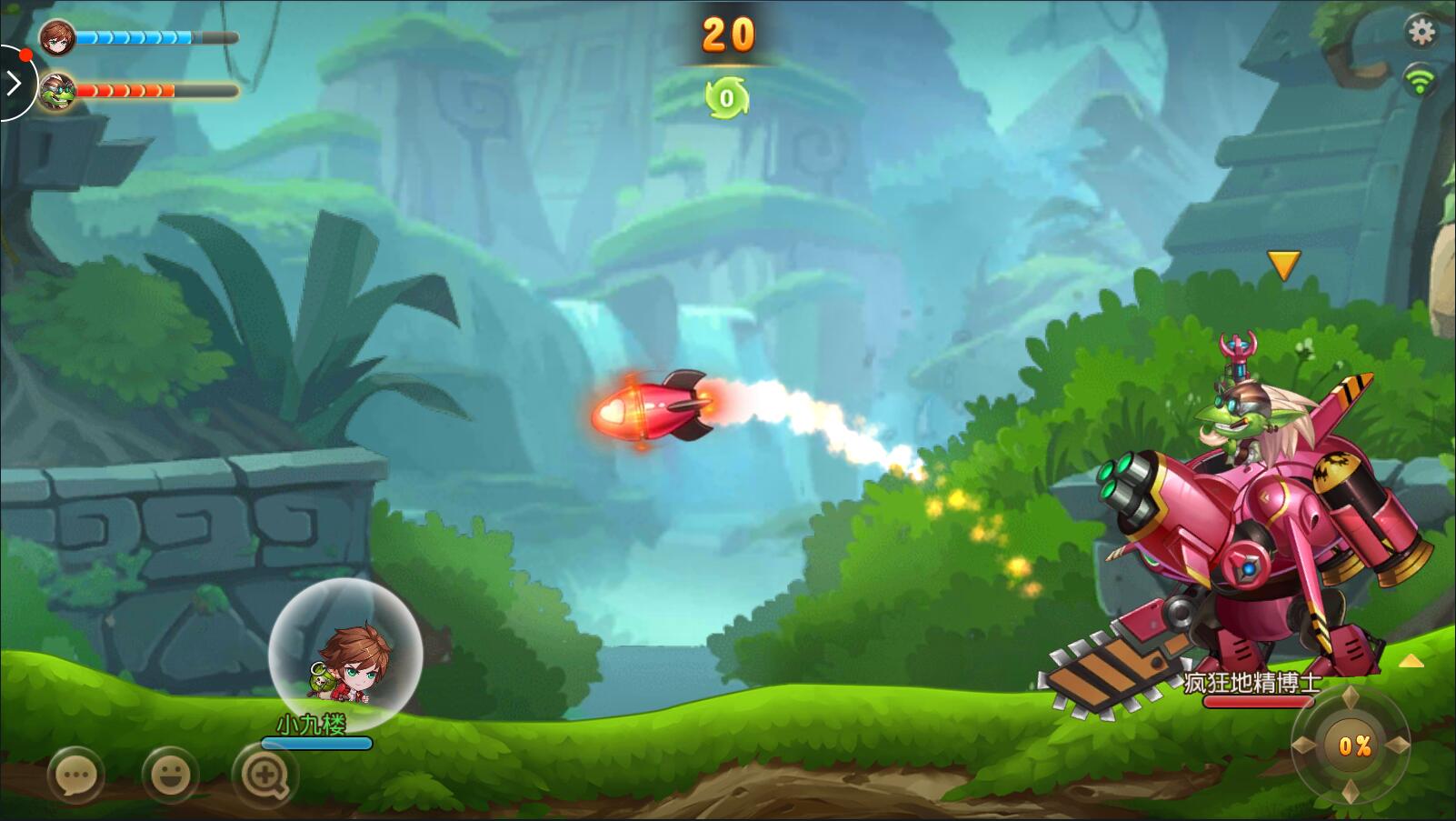
Task: Click the magnifier zoom-in button
Action: point(264,776)
